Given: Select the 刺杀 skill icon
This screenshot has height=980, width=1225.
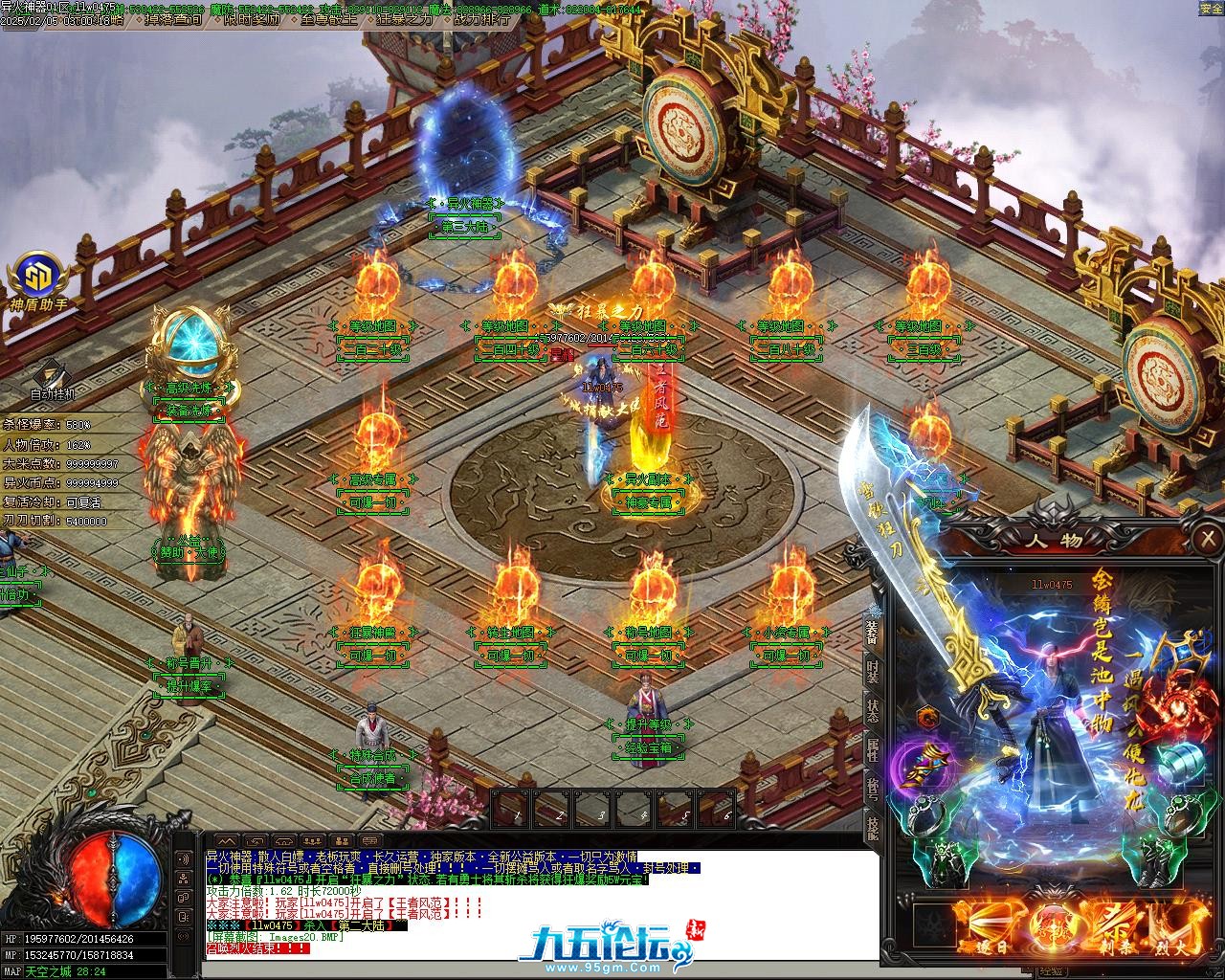Looking at the screenshot, I should [1119, 925].
